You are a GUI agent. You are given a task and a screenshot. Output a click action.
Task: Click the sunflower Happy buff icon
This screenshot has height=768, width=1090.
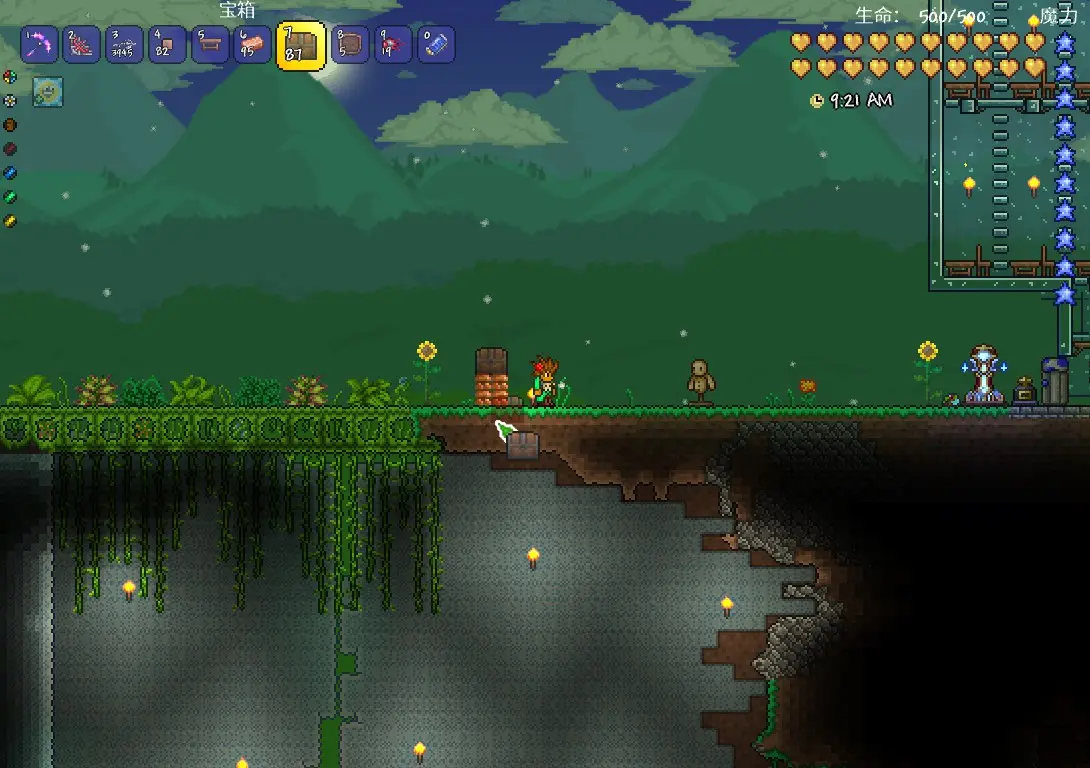tap(48, 91)
